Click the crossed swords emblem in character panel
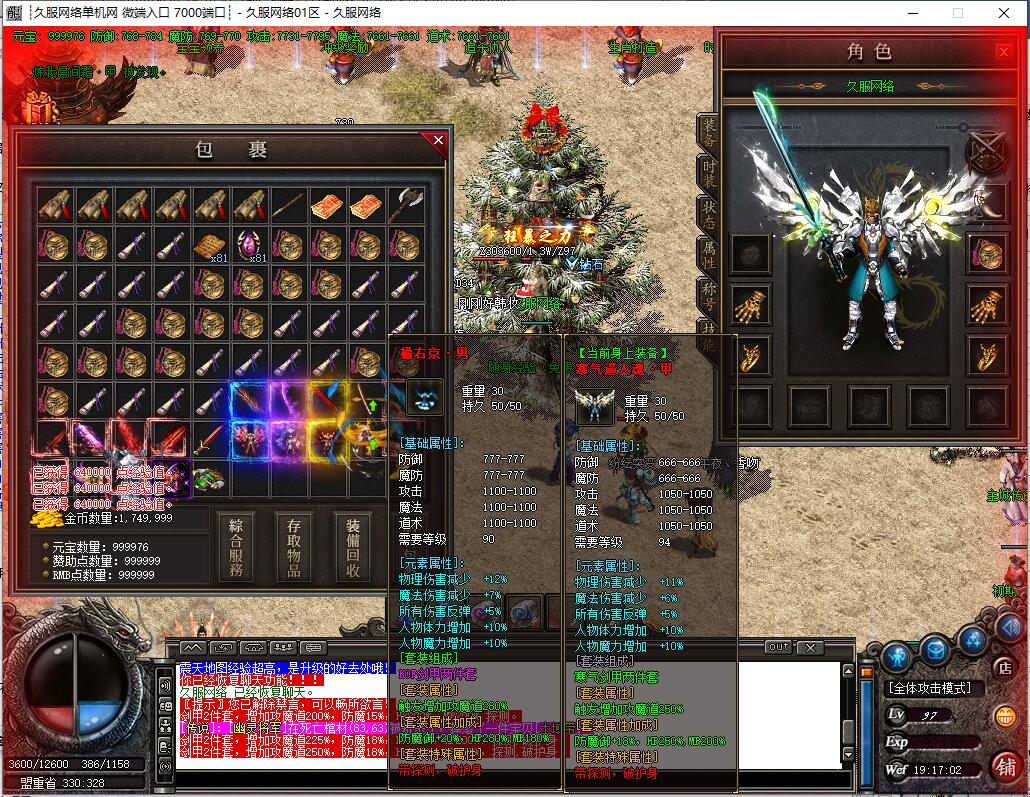Viewport: 1030px width, 797px height. coord(986,151)
